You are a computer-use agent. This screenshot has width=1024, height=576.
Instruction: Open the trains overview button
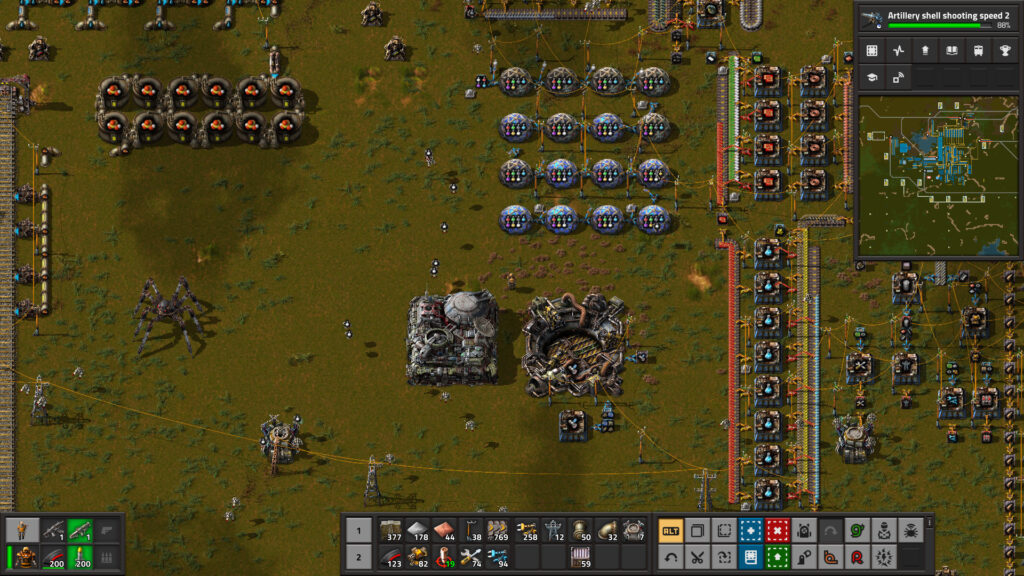[976, 51]
